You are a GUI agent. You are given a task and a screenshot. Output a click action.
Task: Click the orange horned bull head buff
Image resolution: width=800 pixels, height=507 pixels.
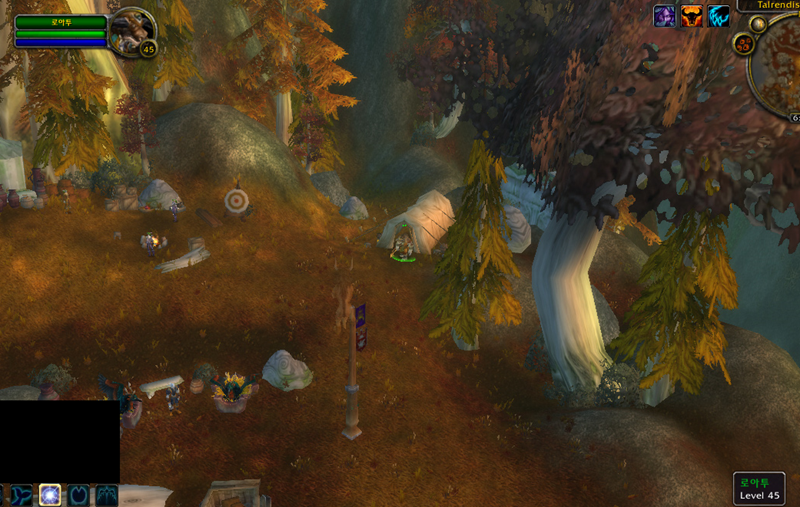click(691, 16)
